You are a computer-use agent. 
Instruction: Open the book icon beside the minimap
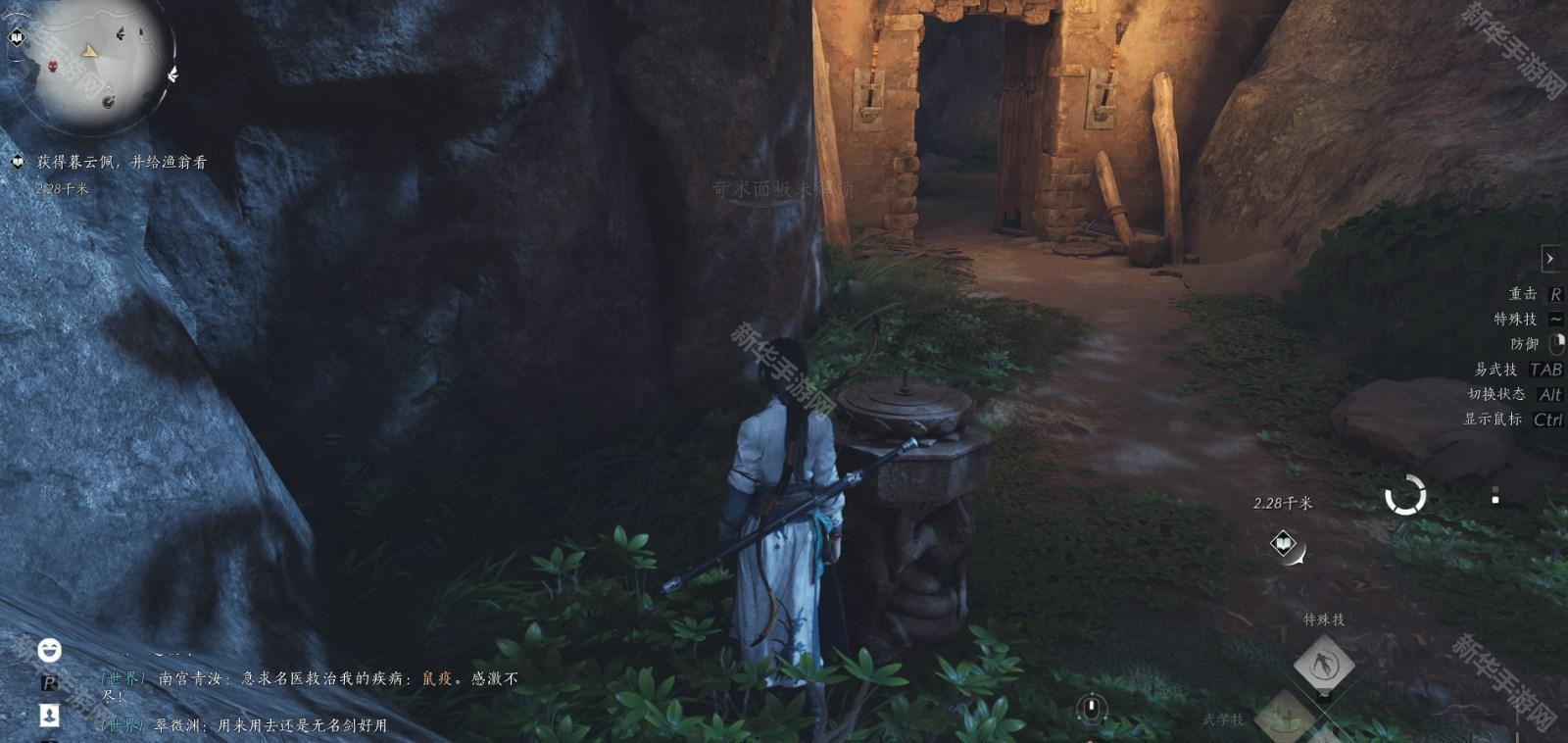(x=17, y=37)
